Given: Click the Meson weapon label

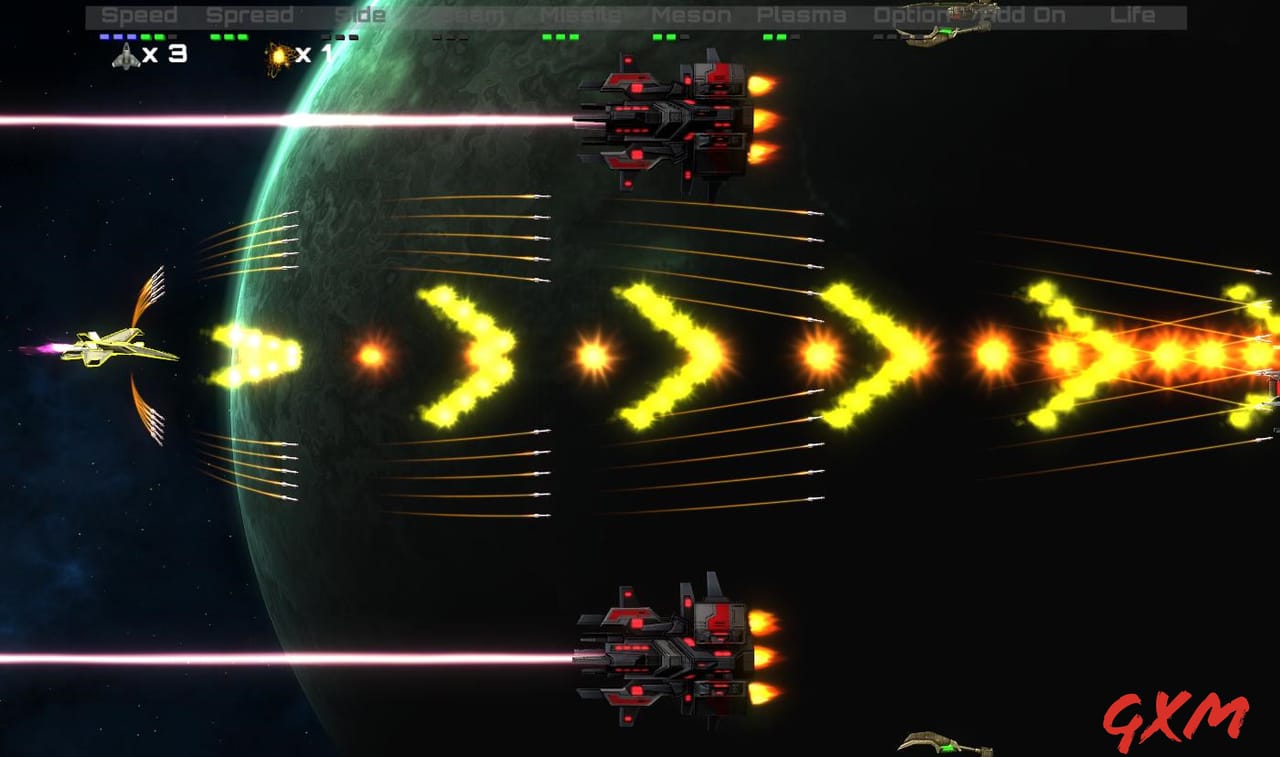Looking at the screenshot, I should tap(693, 14).
